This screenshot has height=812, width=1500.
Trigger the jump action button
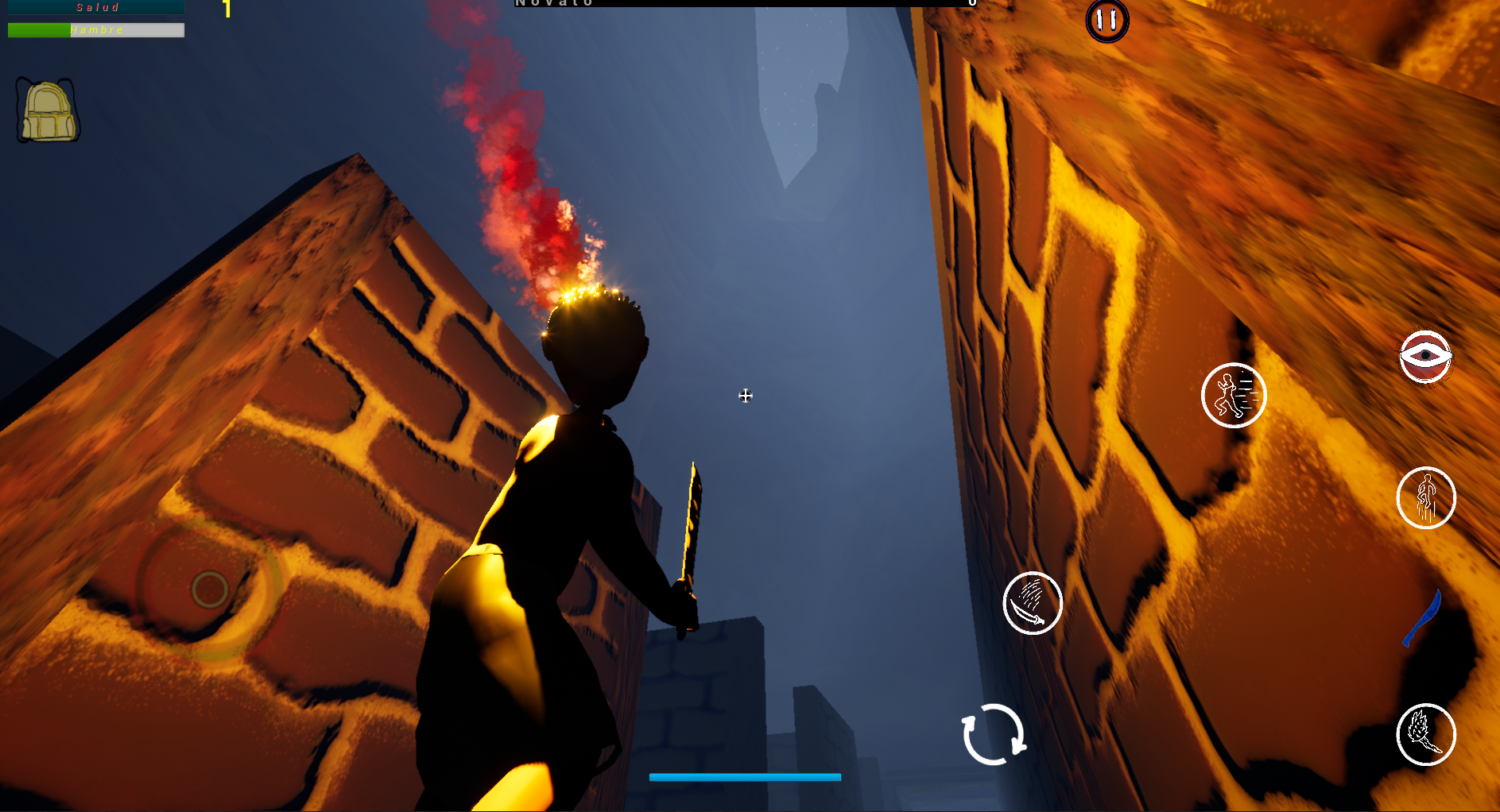1426,498
